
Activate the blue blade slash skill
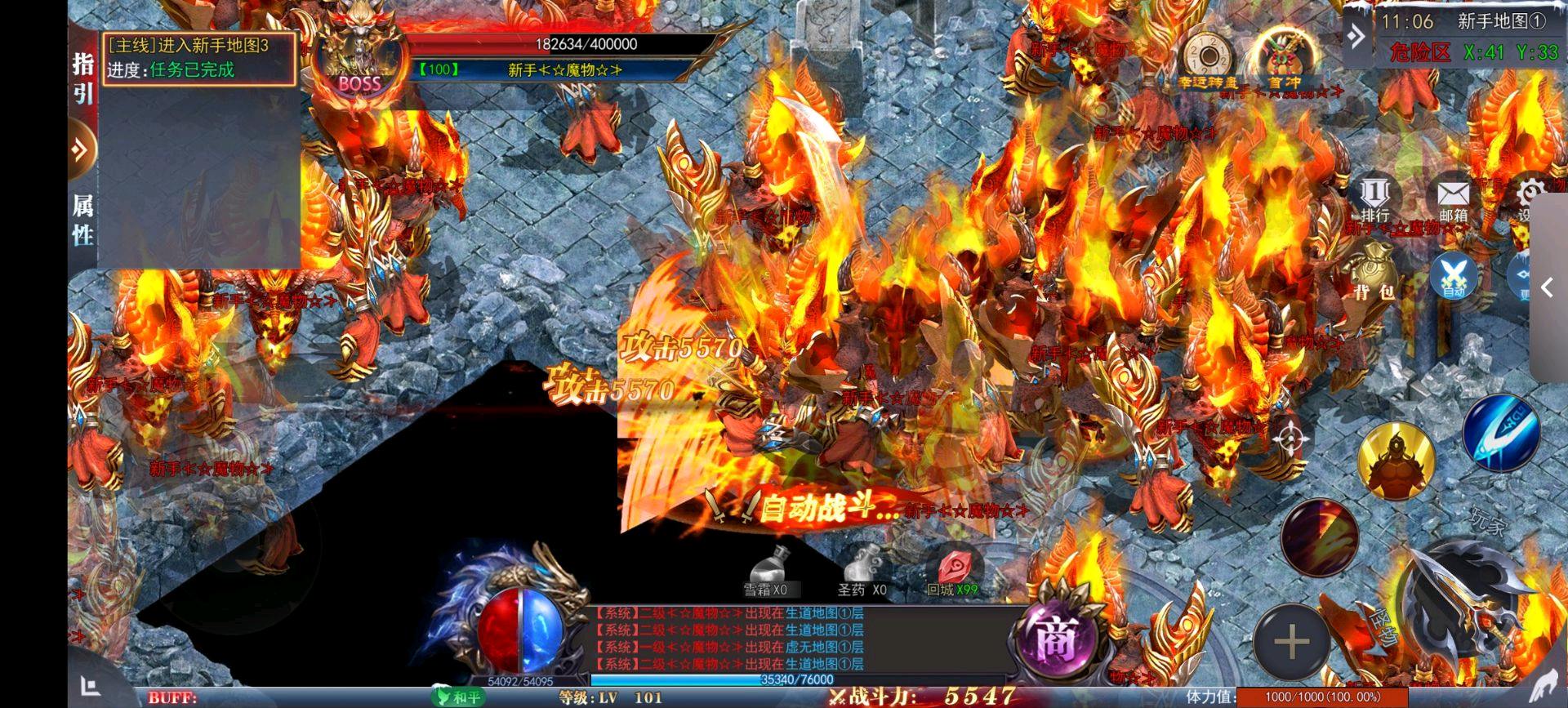coord(1500,433)
